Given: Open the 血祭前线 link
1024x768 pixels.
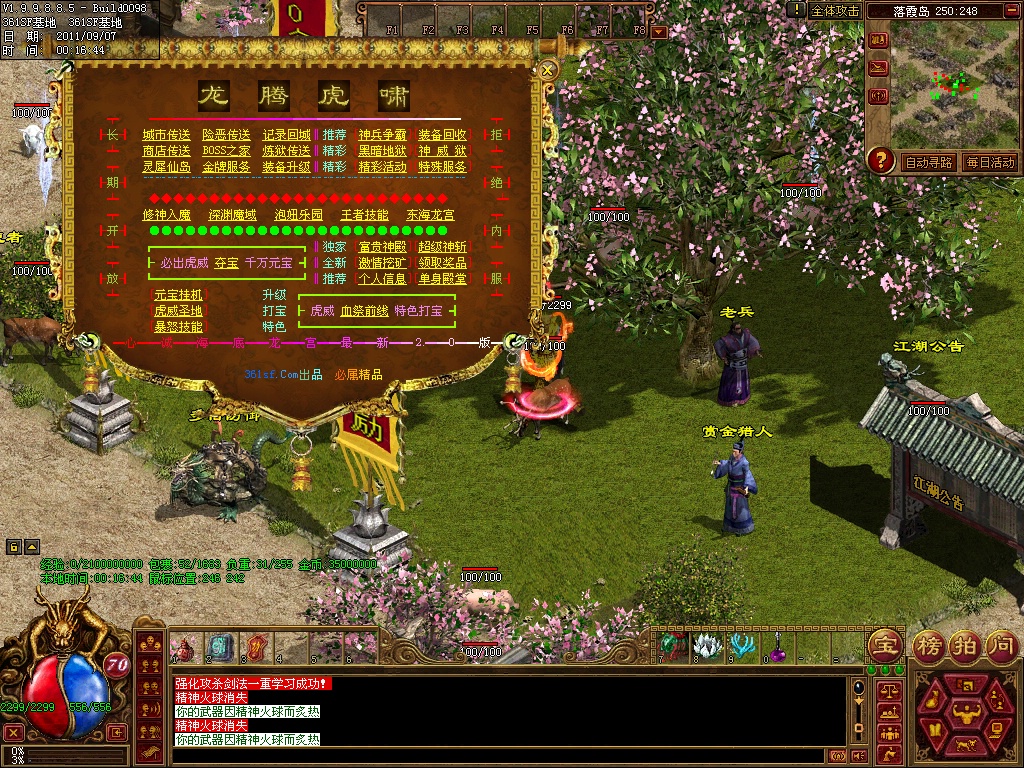Looking at the screenshot, I should coord(364,311).
